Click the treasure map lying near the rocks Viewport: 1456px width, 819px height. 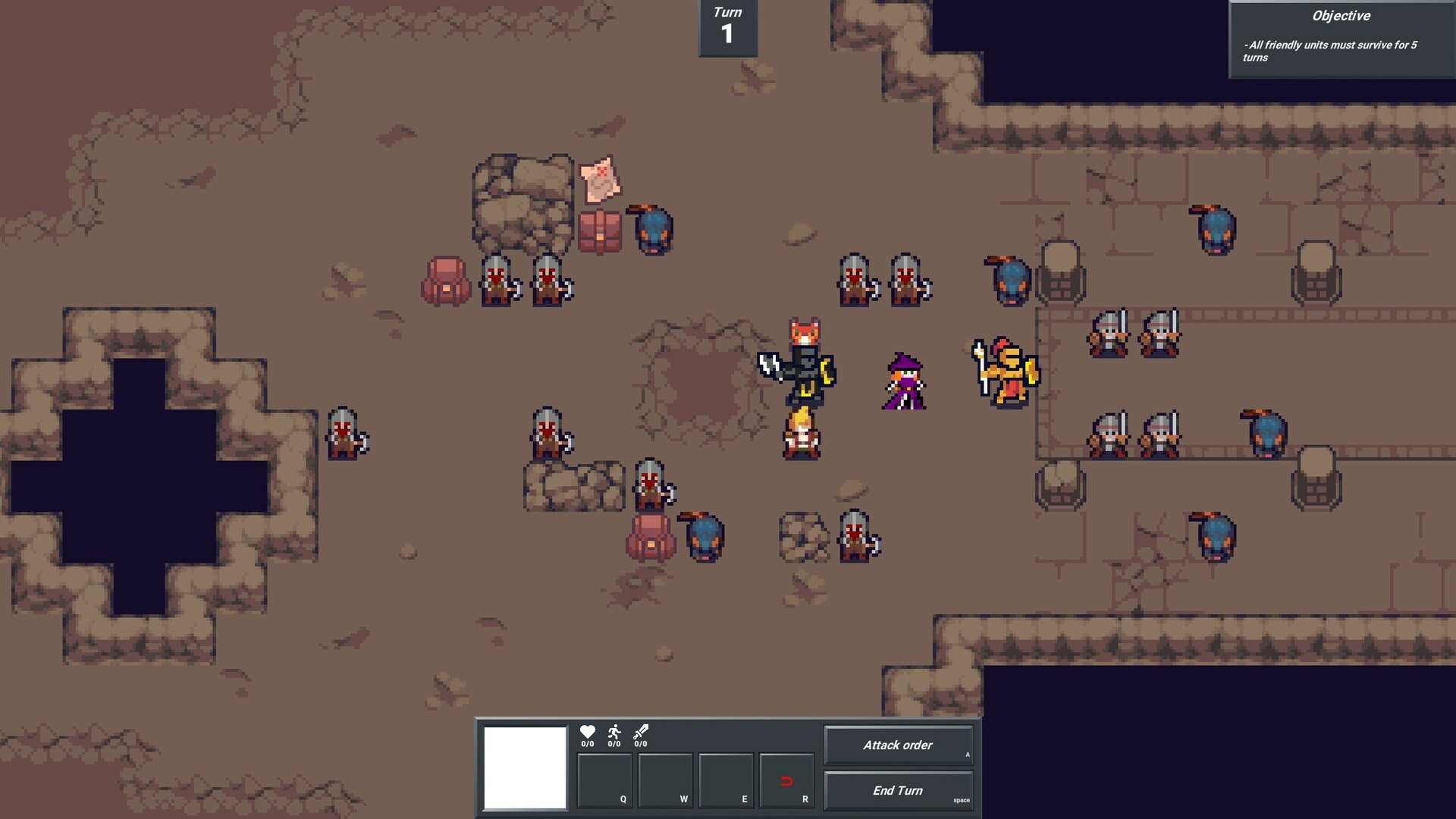tap(601, 182)
